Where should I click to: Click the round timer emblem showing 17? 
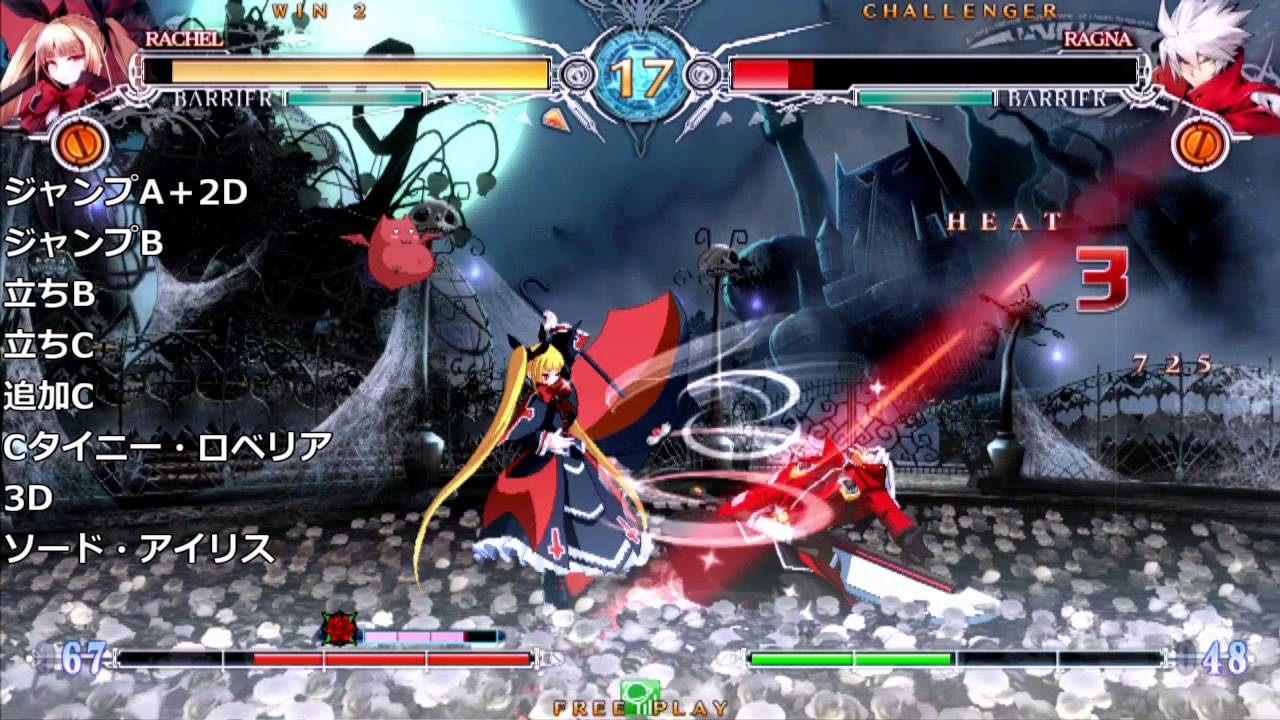click(x=640, y=70)
